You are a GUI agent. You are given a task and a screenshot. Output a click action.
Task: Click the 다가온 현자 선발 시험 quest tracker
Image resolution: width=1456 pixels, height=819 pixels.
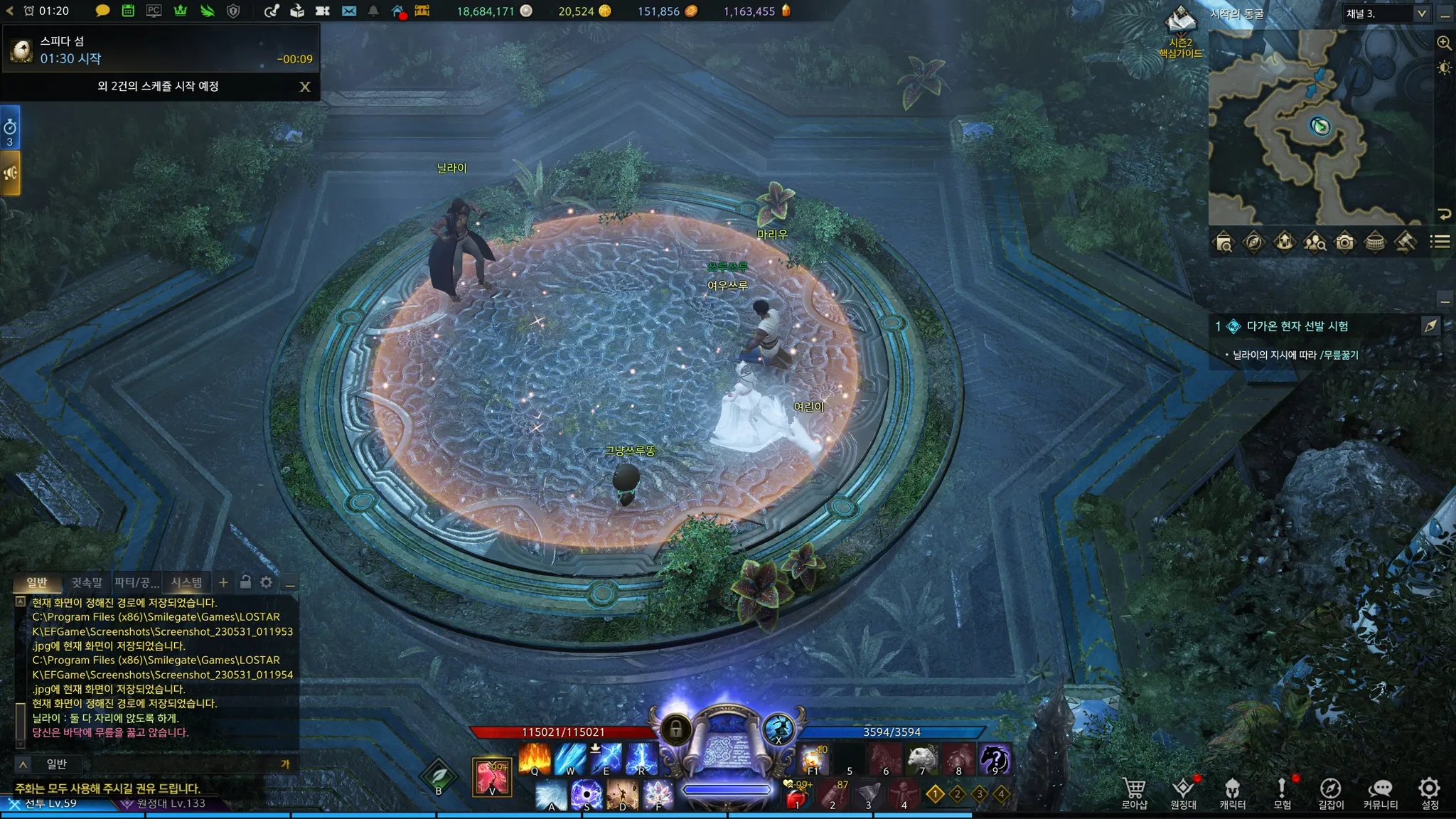pyautogui.click(x=1297, y=326)
